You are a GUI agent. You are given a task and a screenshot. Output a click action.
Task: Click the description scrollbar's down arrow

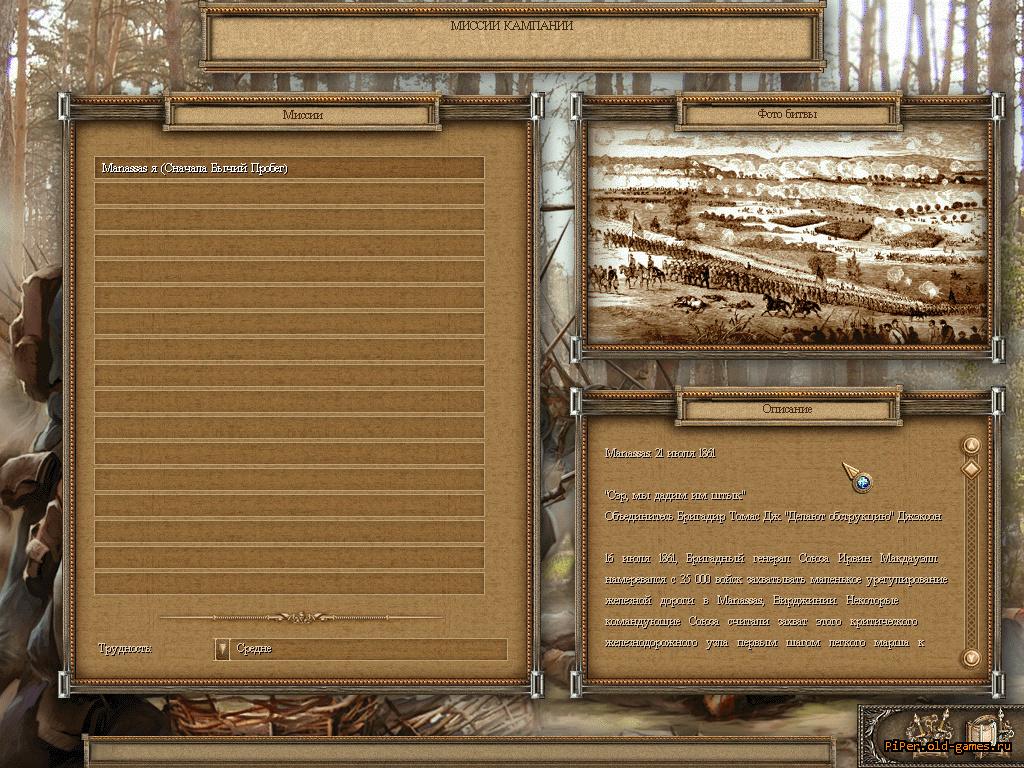[969, 657]
